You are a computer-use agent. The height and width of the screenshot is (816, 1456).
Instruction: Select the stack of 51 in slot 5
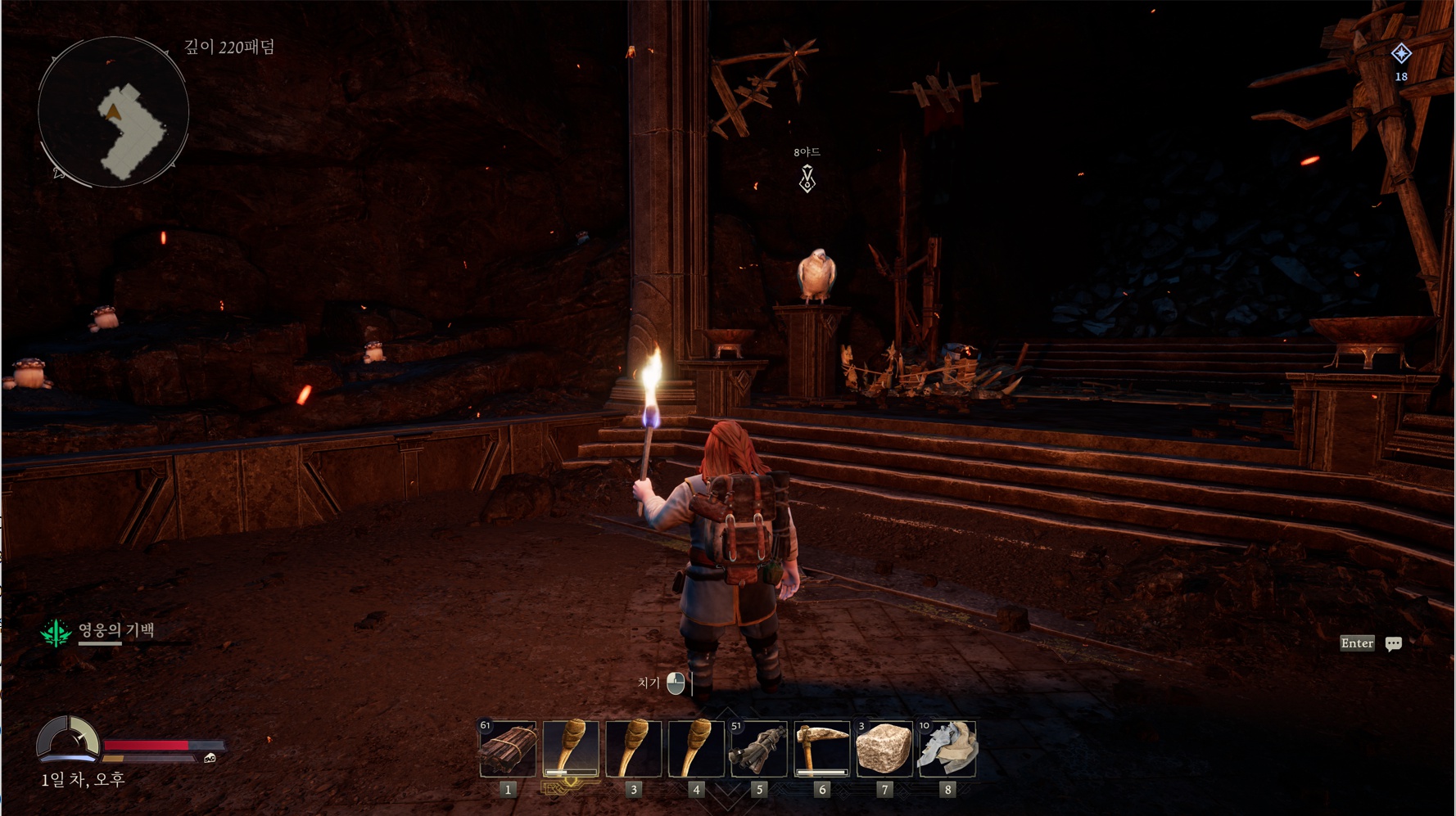(x=758, y=748)
